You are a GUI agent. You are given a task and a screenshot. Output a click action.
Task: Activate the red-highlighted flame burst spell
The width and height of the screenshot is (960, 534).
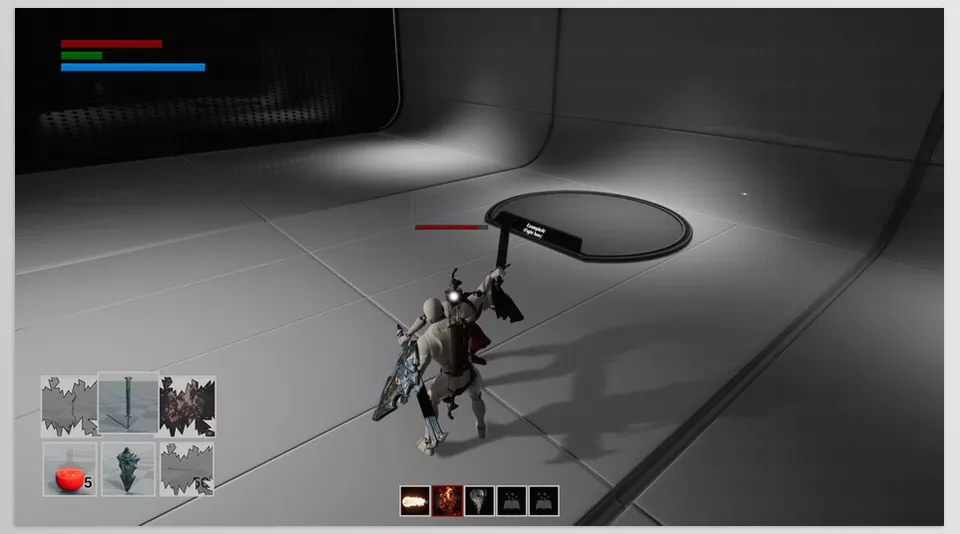[x=447, y=501]
